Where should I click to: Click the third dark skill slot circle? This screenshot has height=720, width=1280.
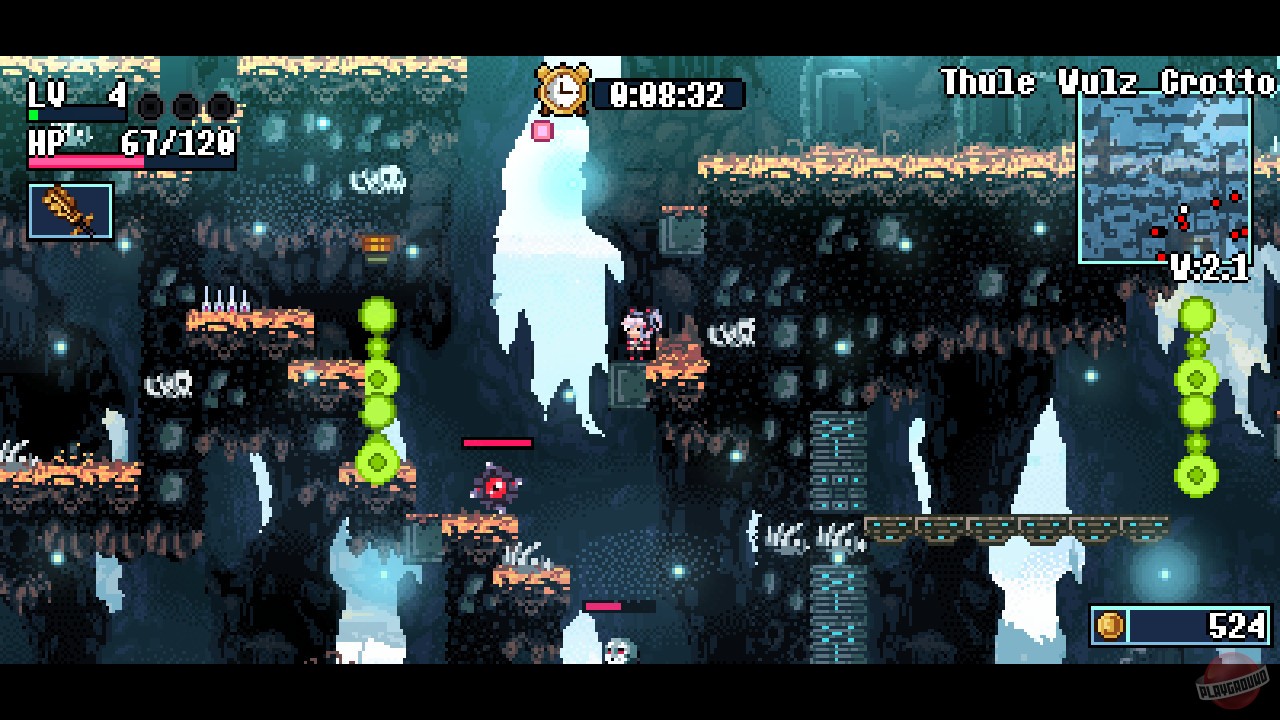pos(220,107)
